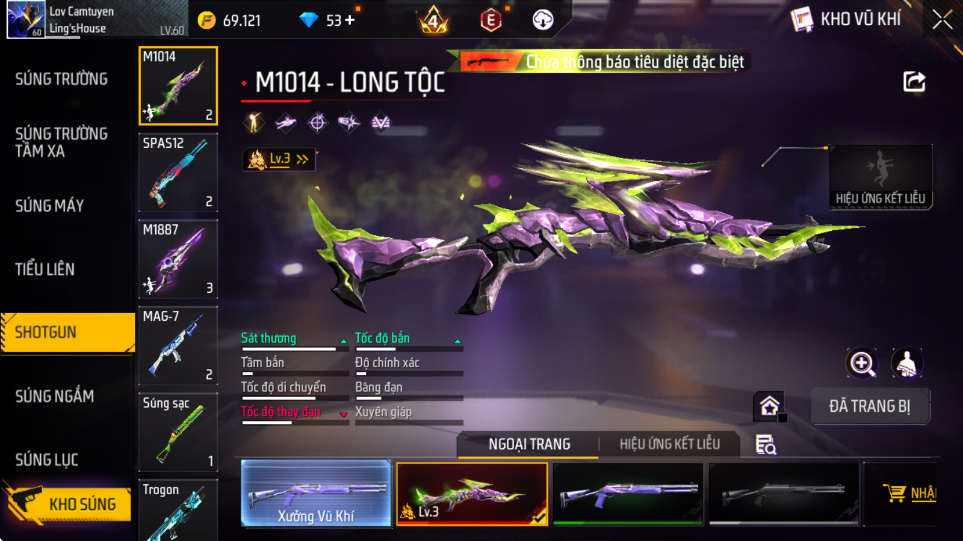The image size is (963, 541).
Task: Pick the Súng sạc weapon thumbnail
Action: (178, 432)
